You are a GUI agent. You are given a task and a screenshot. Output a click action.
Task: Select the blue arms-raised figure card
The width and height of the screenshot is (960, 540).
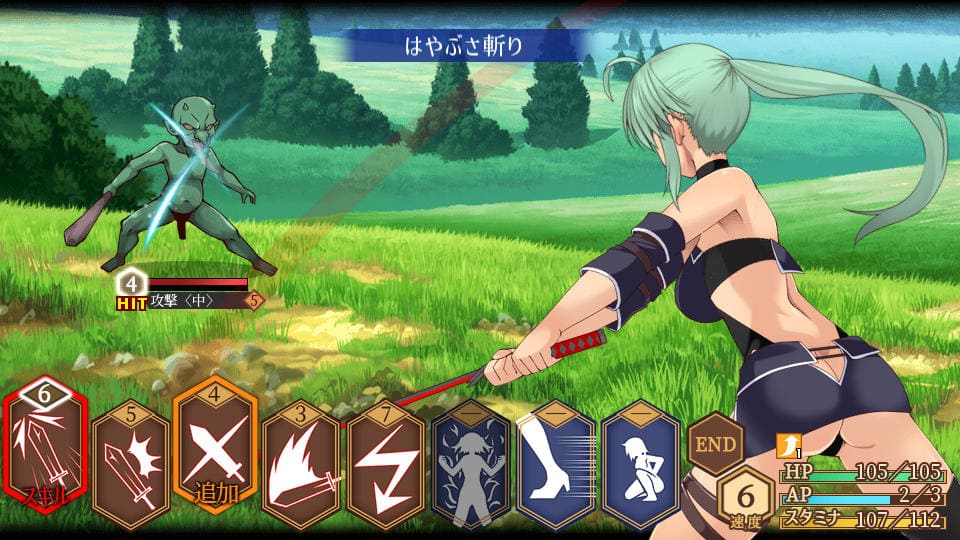tap(470, 464)
